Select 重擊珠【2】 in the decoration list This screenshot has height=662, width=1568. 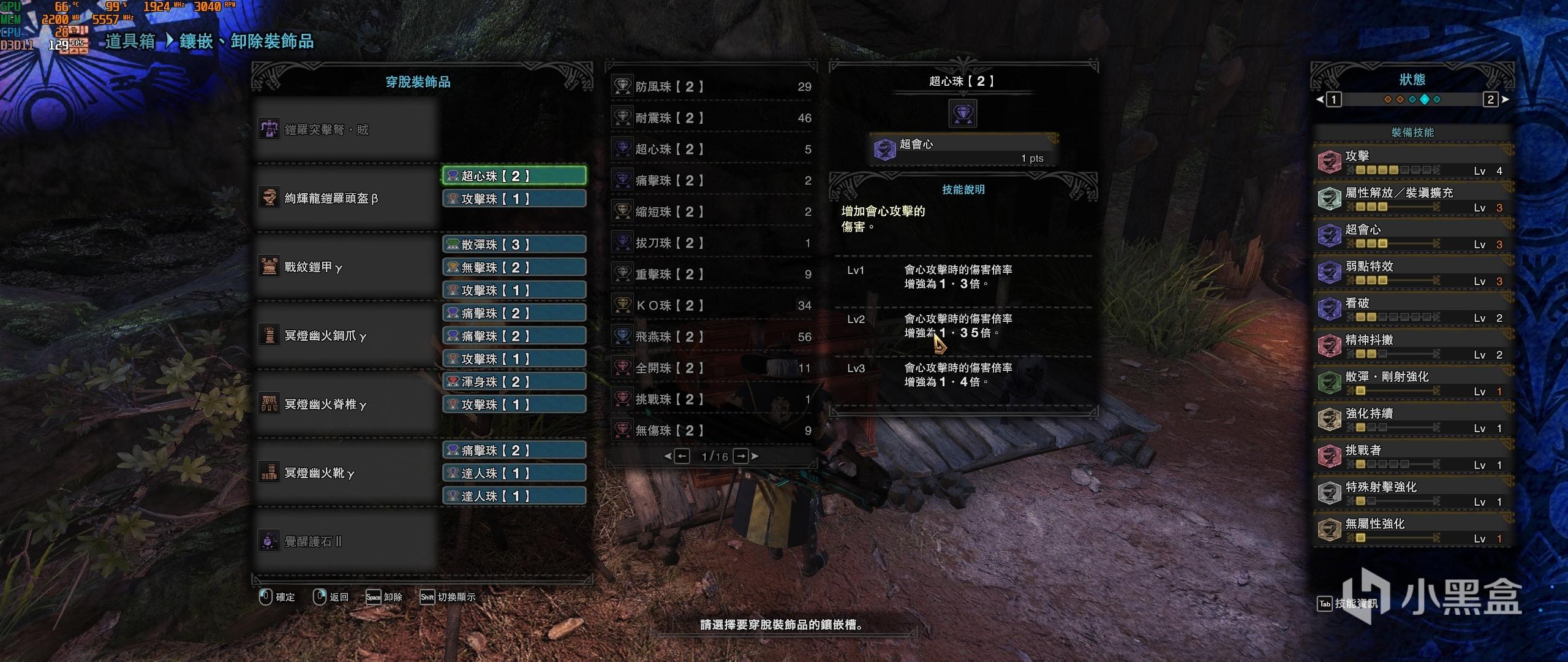pos(712,274)
